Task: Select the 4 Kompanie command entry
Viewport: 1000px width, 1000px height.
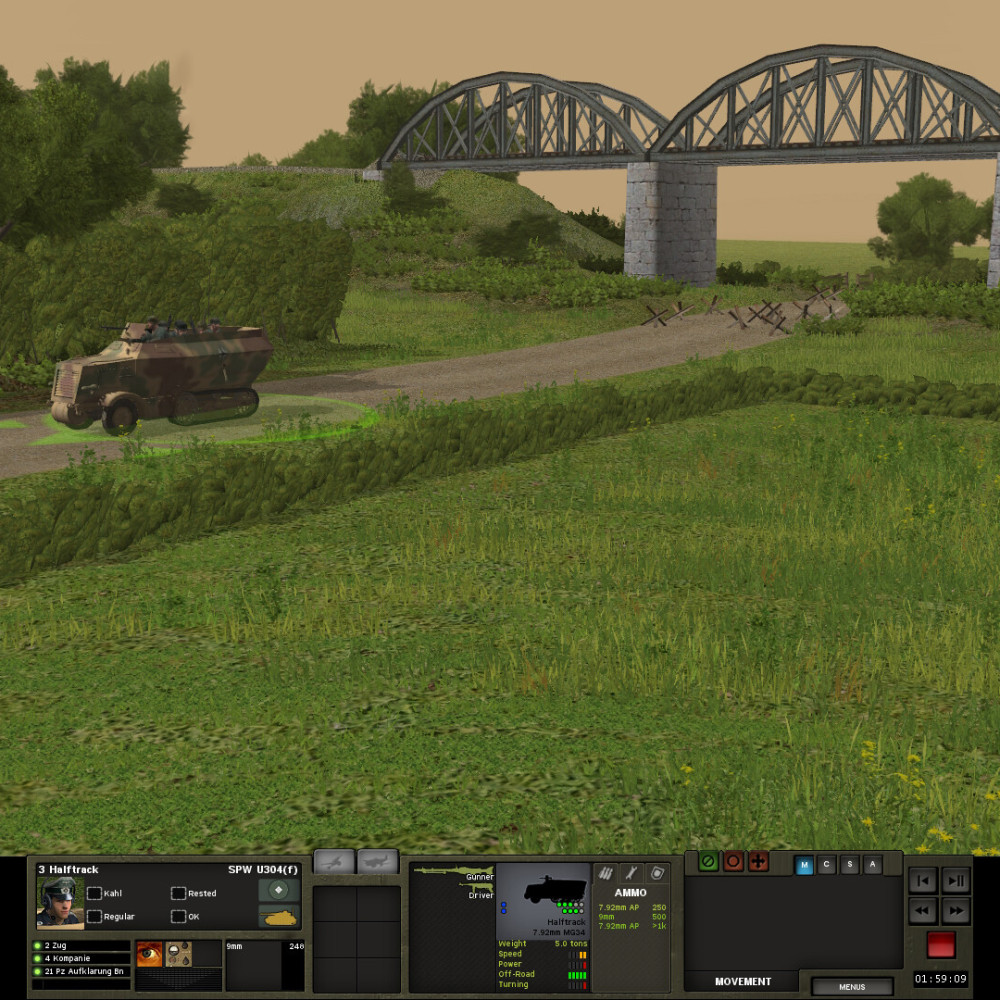Action: pos(80,958)
